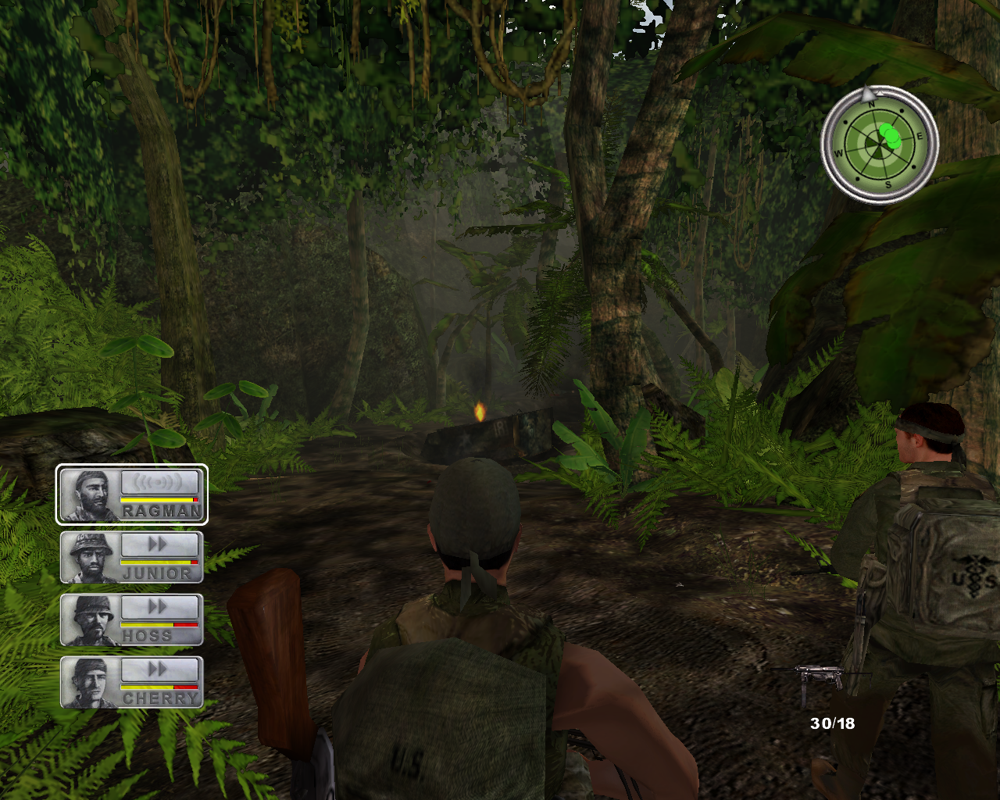Switch to squad member Cherry
Image resolution: width=1000 pixels, height=800 pixels.
click(x=132, y=682)
